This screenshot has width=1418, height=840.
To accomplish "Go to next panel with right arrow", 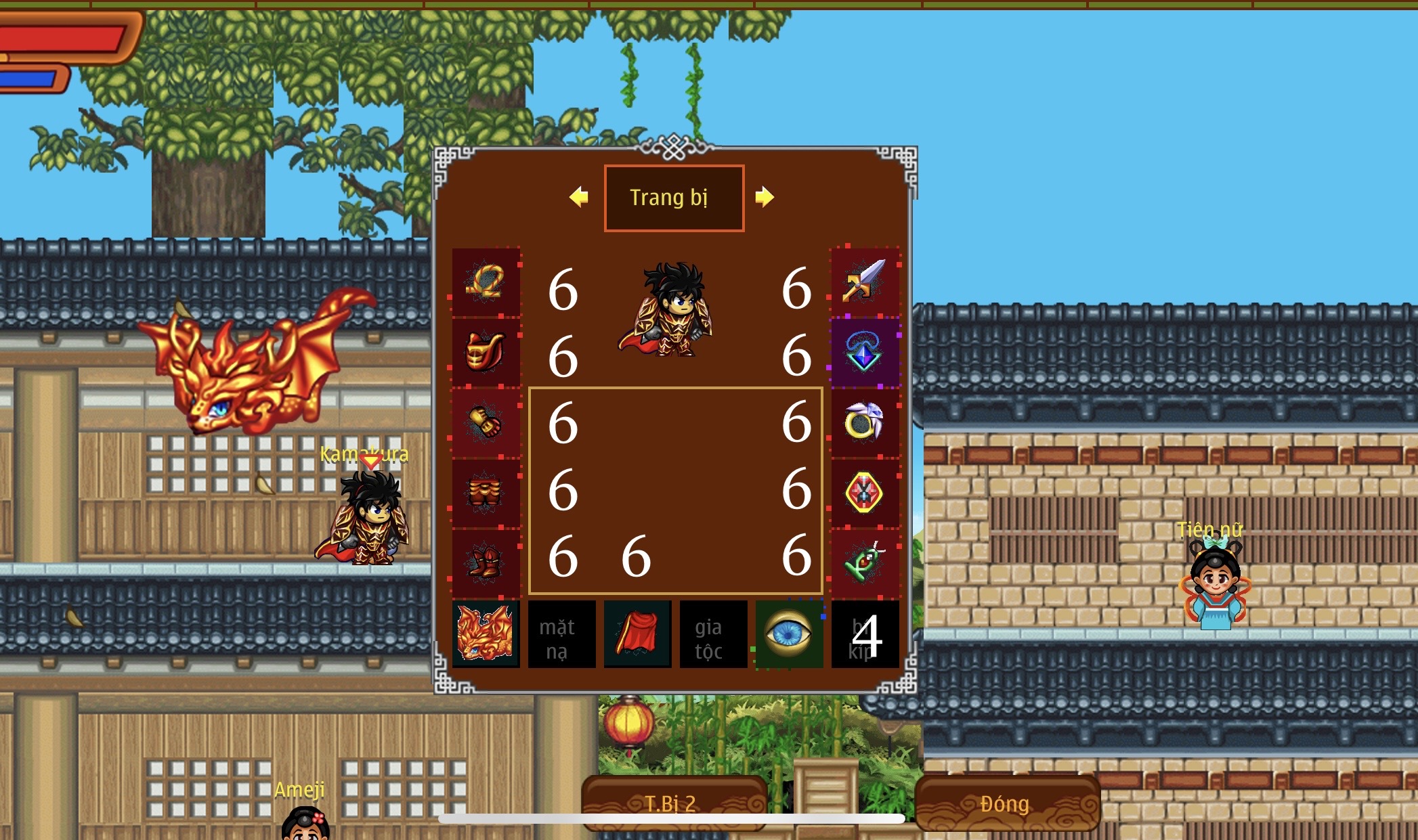I will click(765, 197).
